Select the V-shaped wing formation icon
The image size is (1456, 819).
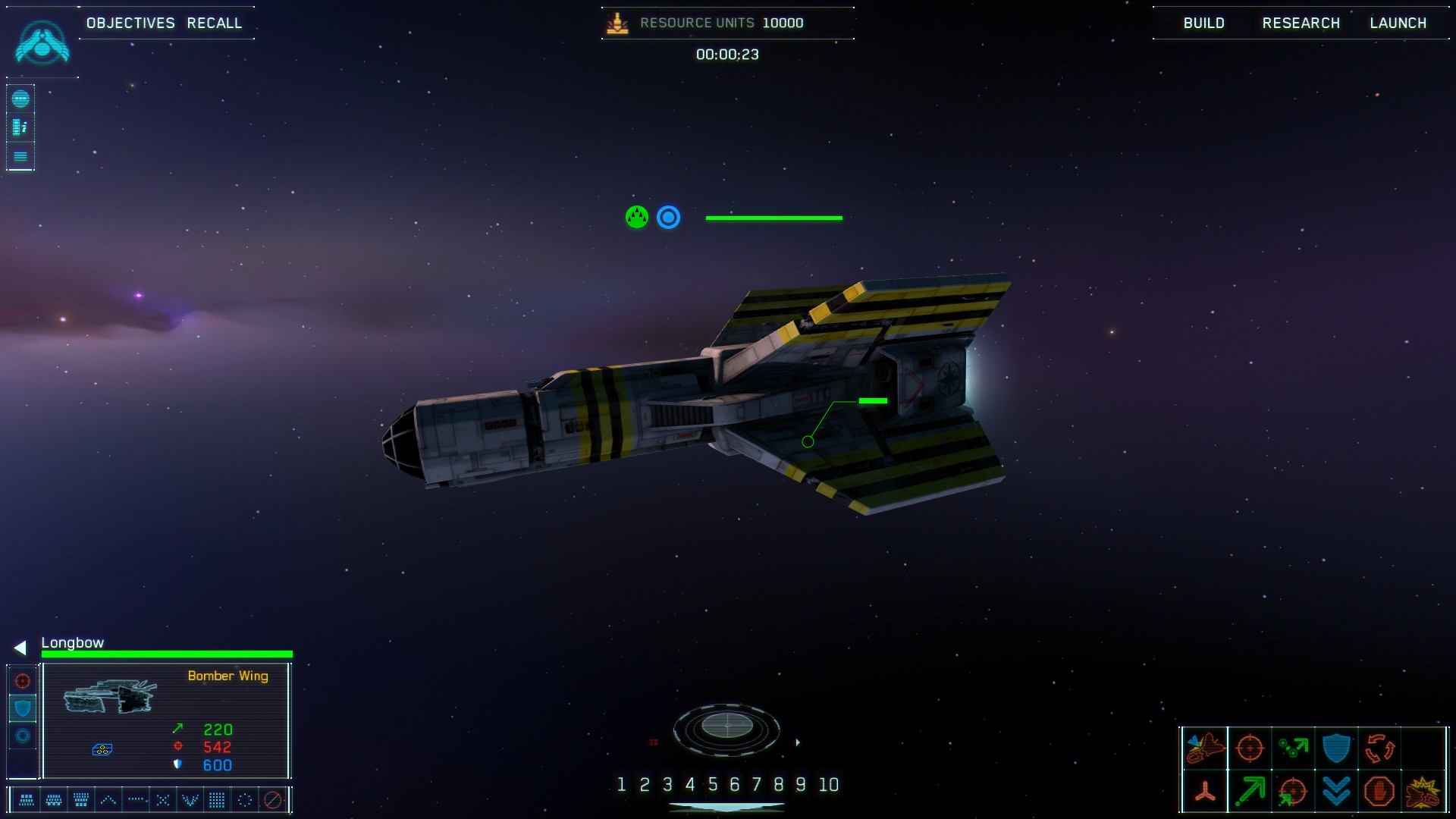(x=190, y=800)
